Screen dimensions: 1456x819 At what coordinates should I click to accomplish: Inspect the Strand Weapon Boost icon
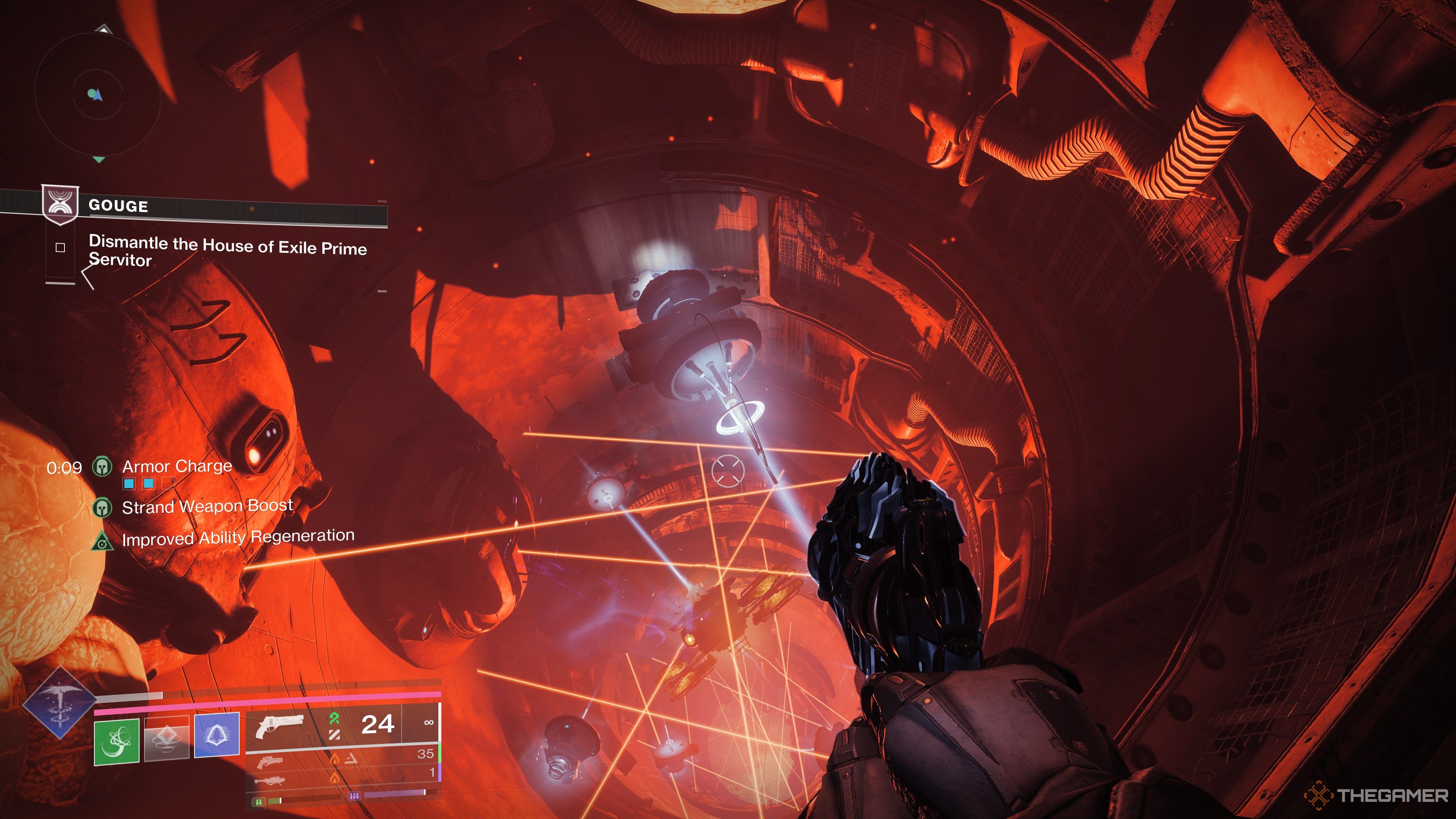point(102,507)
